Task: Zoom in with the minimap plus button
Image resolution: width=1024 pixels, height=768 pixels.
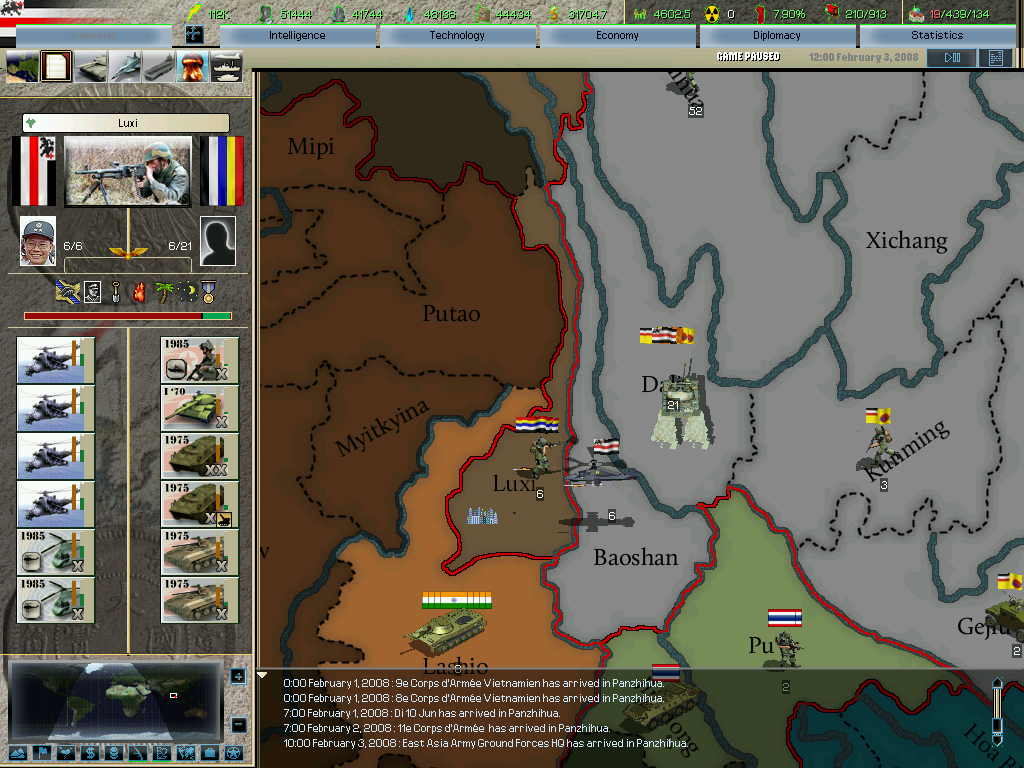Action: click(x=238, y=677)
